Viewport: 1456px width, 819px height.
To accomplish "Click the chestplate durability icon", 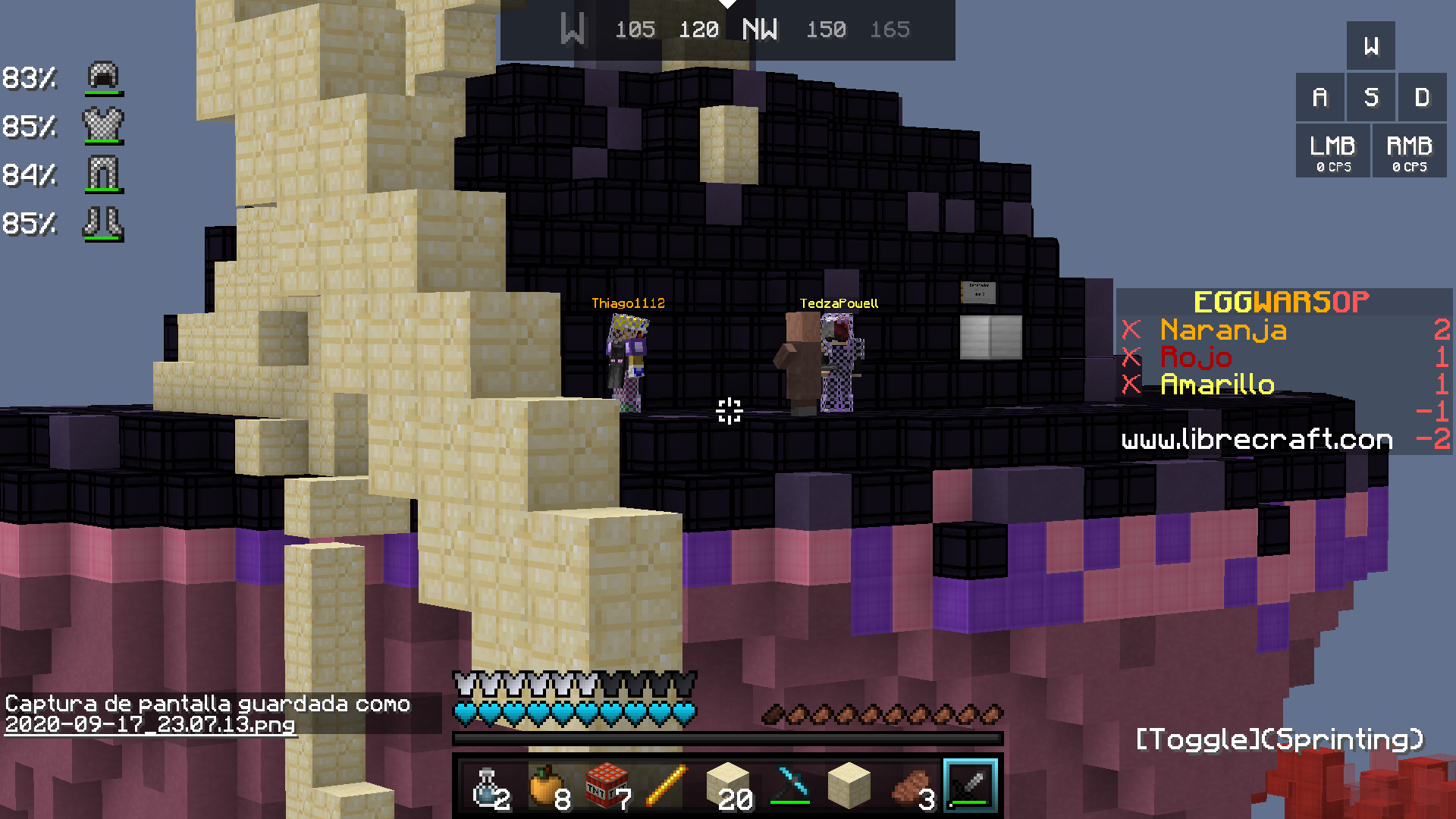I will (103, 126).
